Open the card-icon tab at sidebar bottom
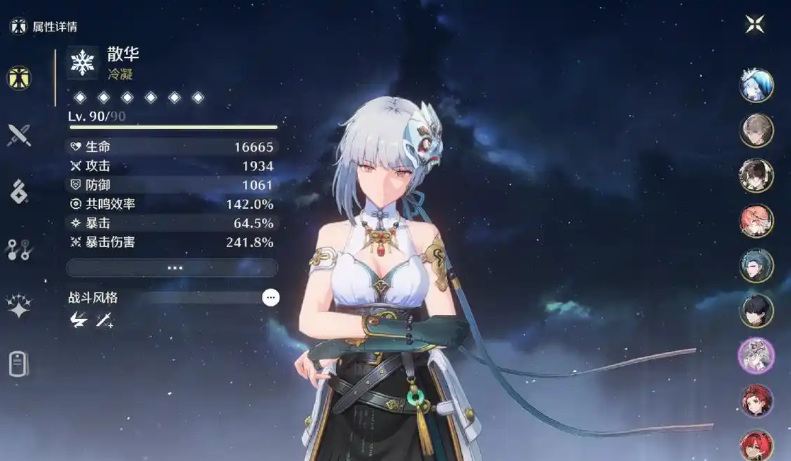Image resolution: width=791 pixels, height=461 pixels. pyautogui.click(x=18, y=364)
